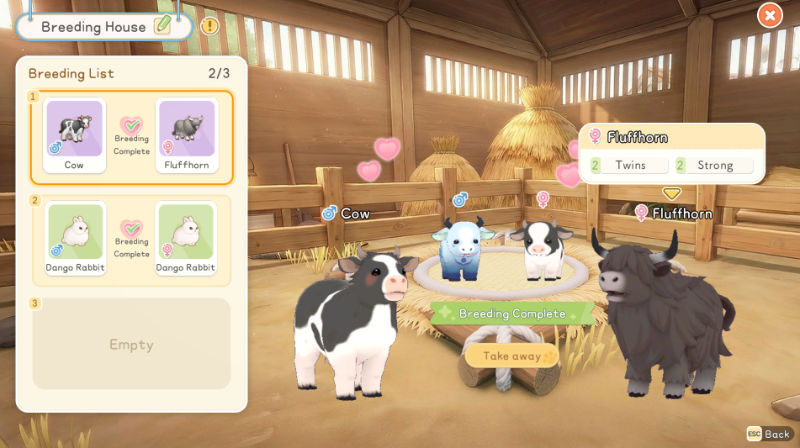The image size is (800, 448).
Task: Click the Strong trait tag
Action: pyautogui.click(x=714, y=165)
